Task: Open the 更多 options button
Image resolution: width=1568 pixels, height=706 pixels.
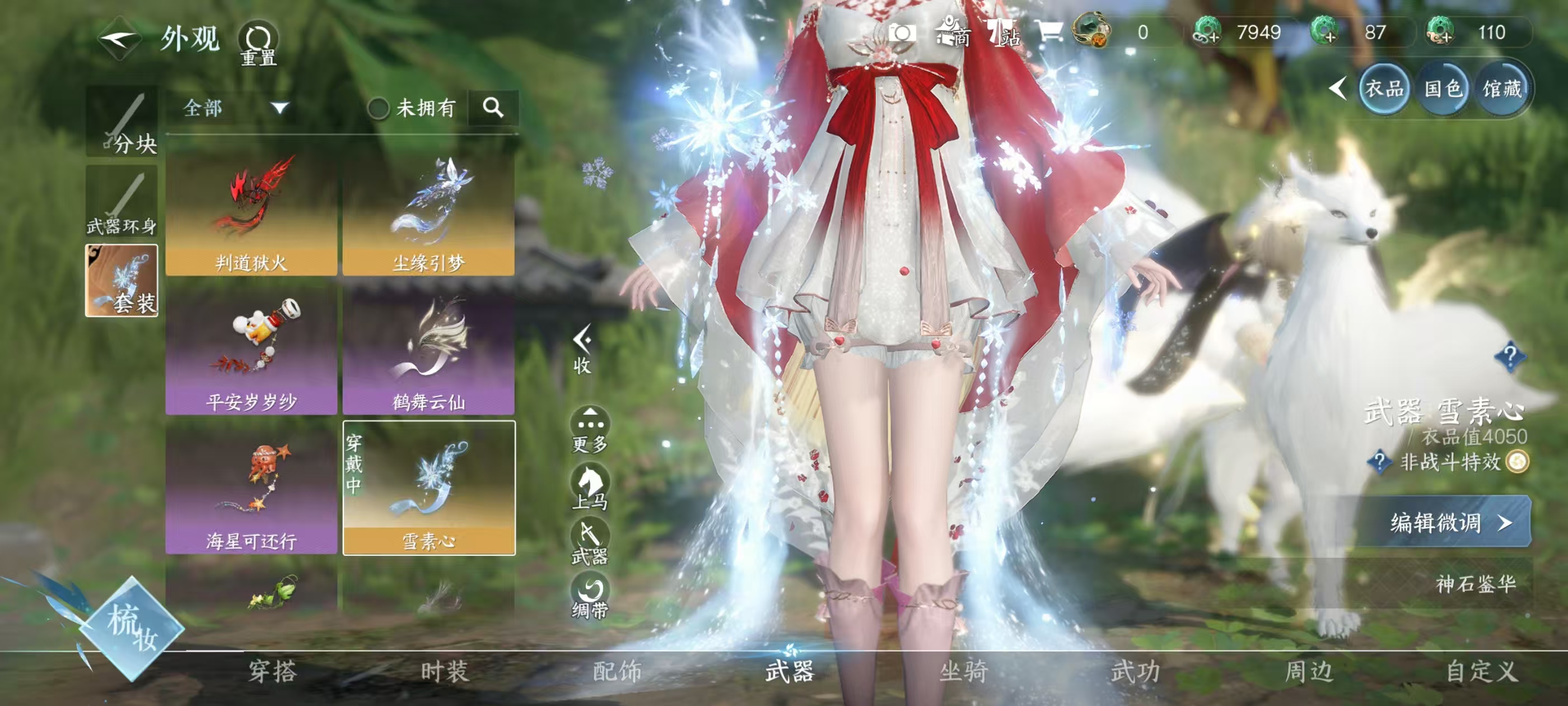Action: tap(590, 429)
